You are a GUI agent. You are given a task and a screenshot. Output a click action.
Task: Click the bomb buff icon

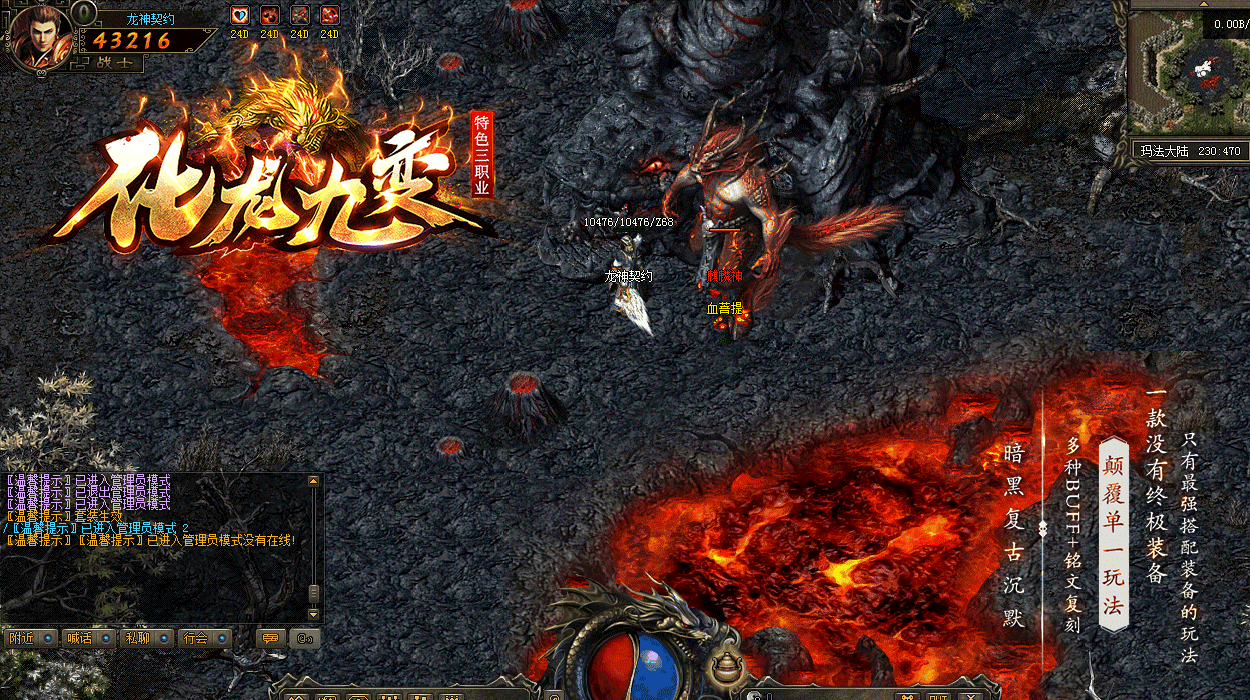[x=269, y=15]
